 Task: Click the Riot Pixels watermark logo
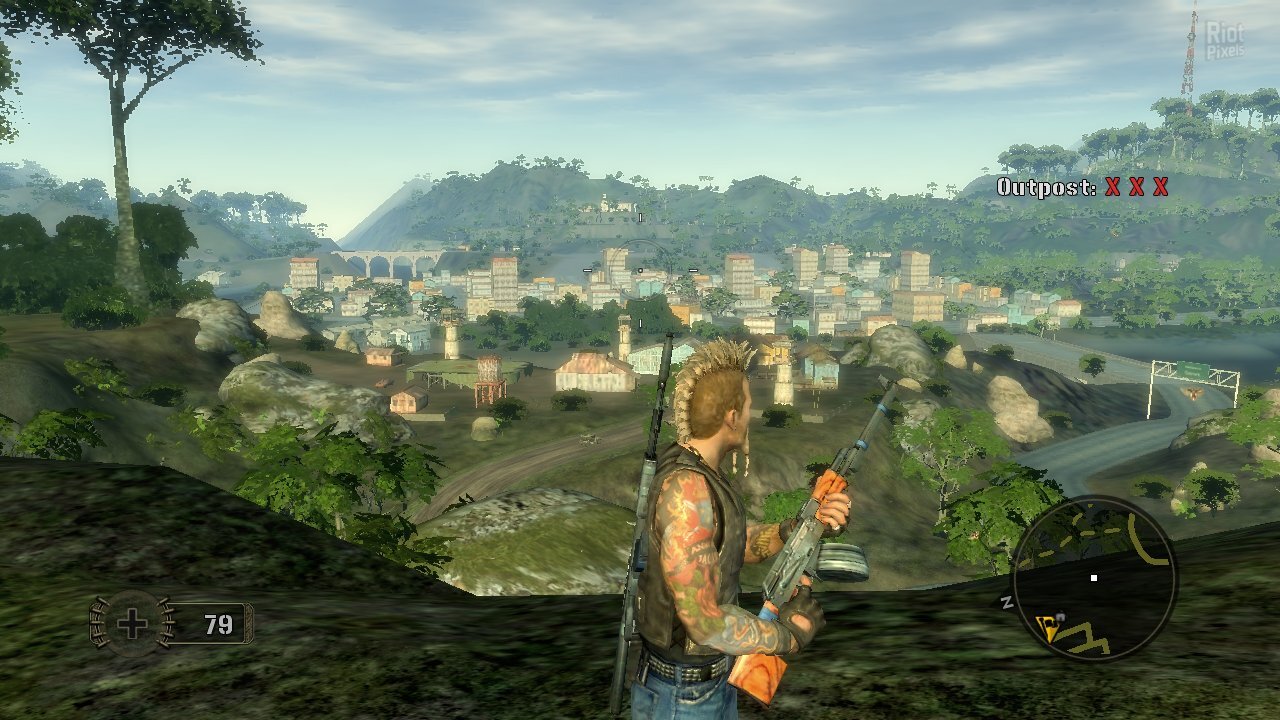[1224, 40]
